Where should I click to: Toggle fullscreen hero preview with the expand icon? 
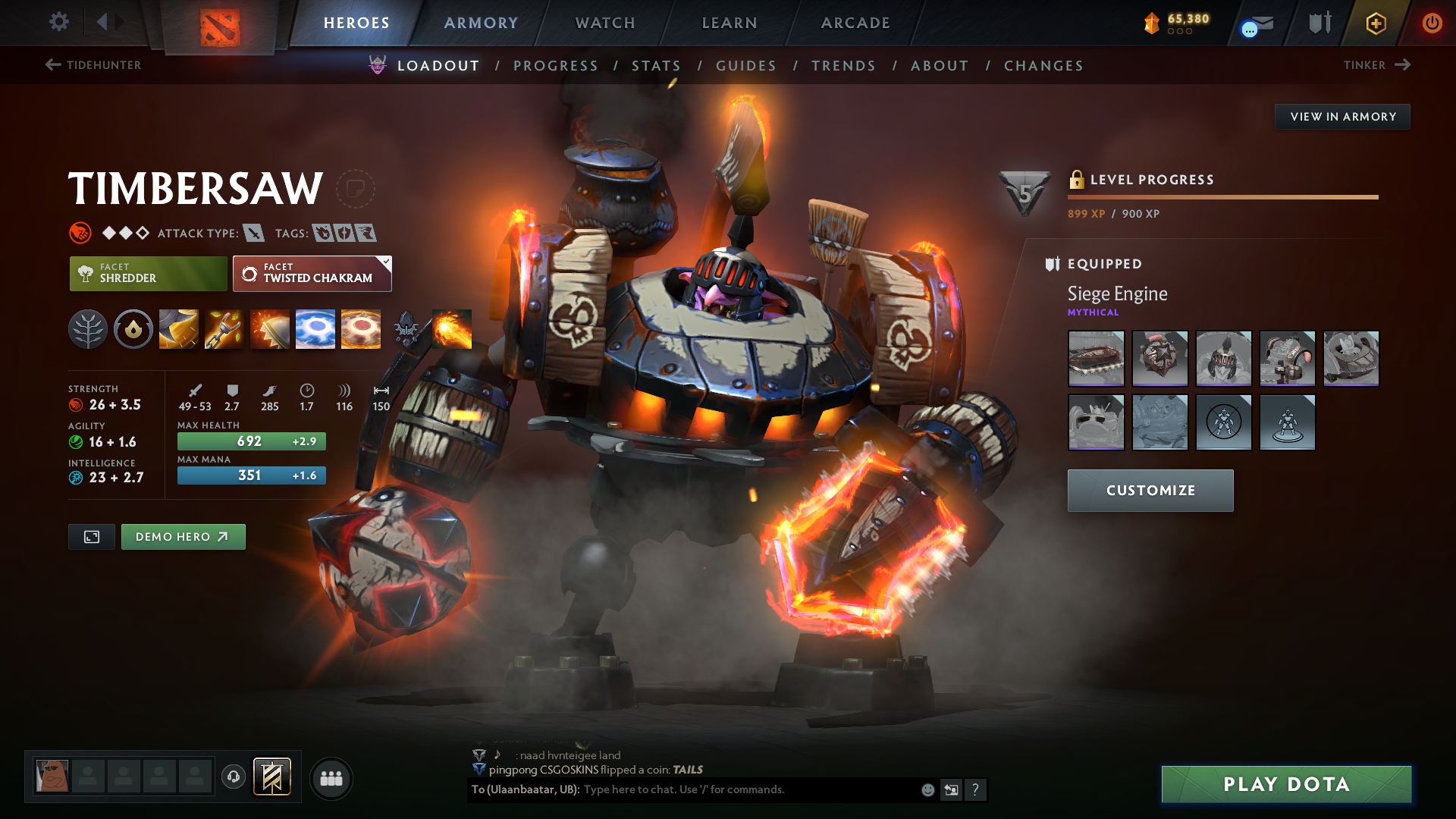[91, 536]
